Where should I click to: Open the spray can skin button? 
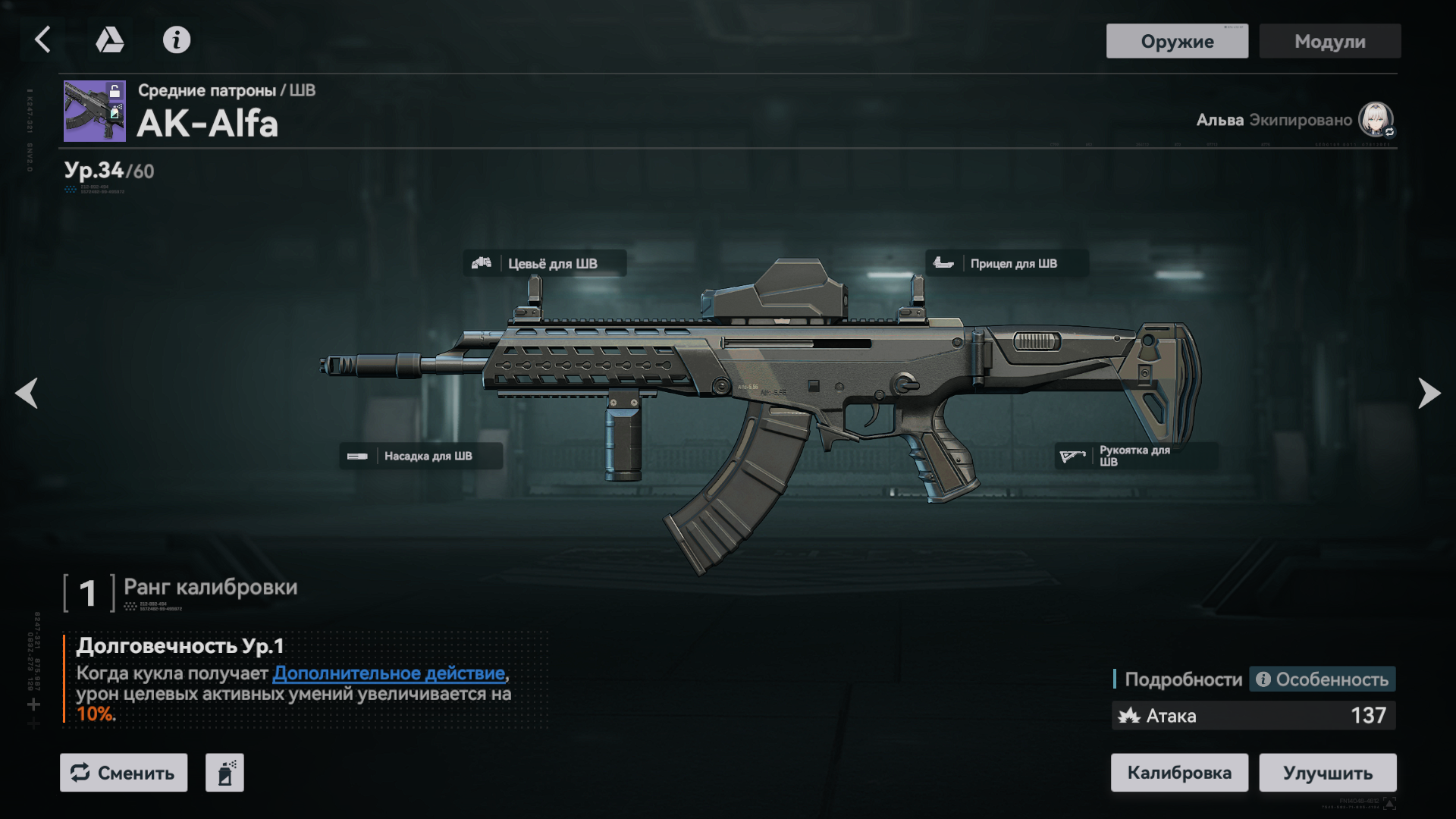pyautogui.click(x=224, y=773)
